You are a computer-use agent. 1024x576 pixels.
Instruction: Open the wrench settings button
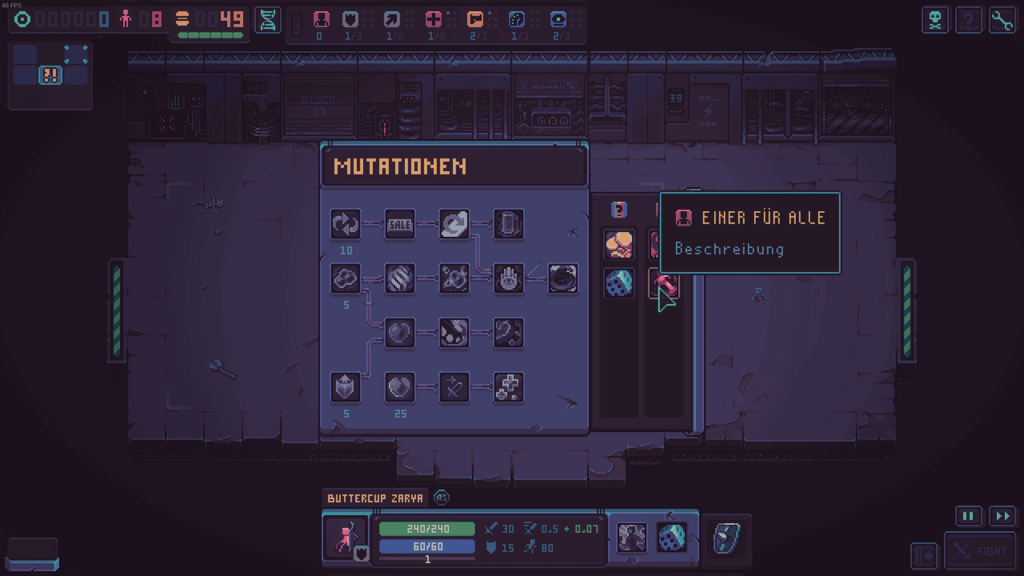point(1001,20)
